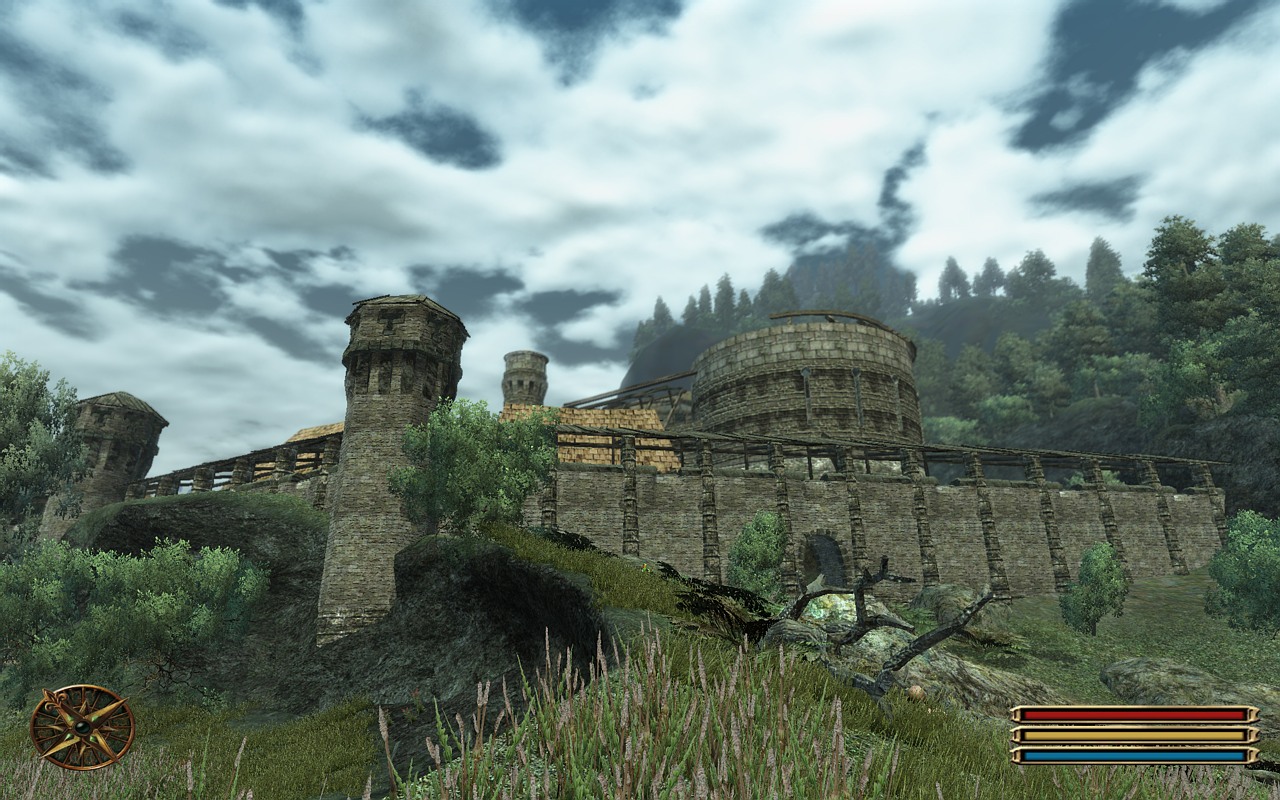Toggle the red health bar
The height and width of the screenshot is (800, 1280).
[1130, 713]
